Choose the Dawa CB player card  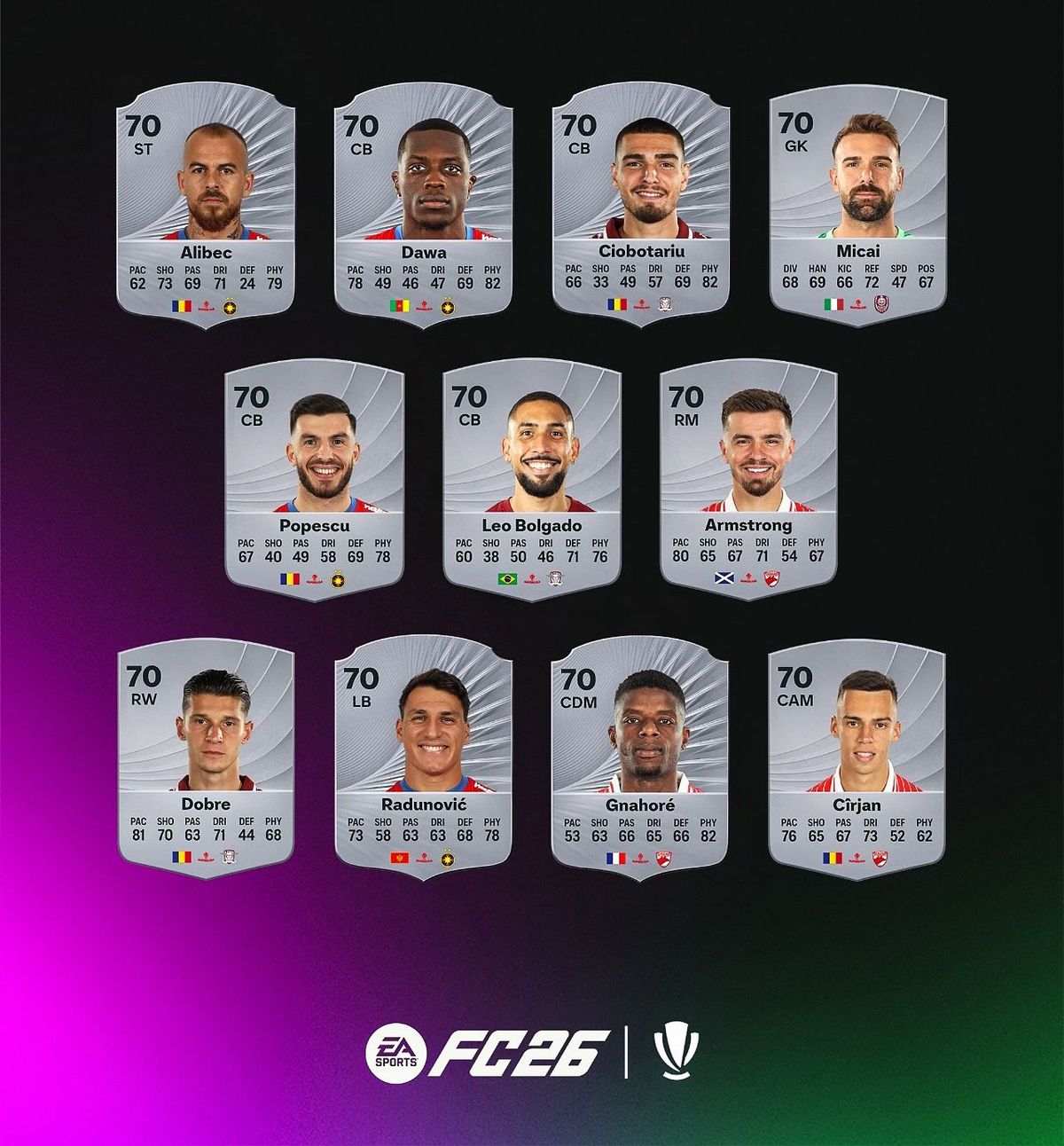[x=423, y=206]
